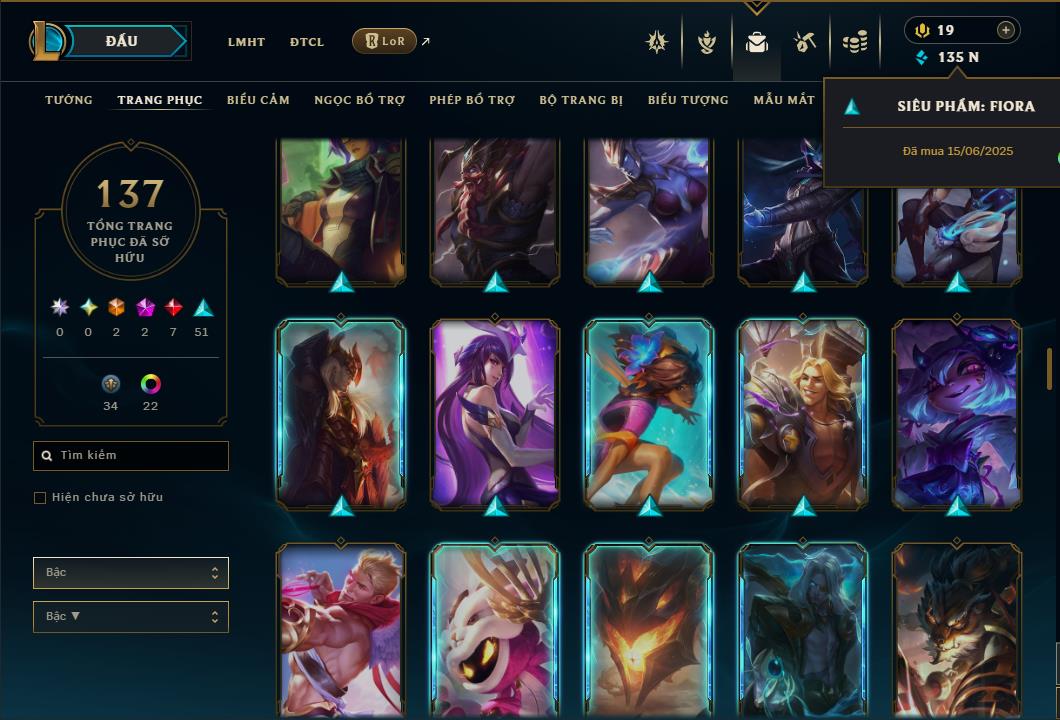Pick the white masked creature skin card

point(495,630)
